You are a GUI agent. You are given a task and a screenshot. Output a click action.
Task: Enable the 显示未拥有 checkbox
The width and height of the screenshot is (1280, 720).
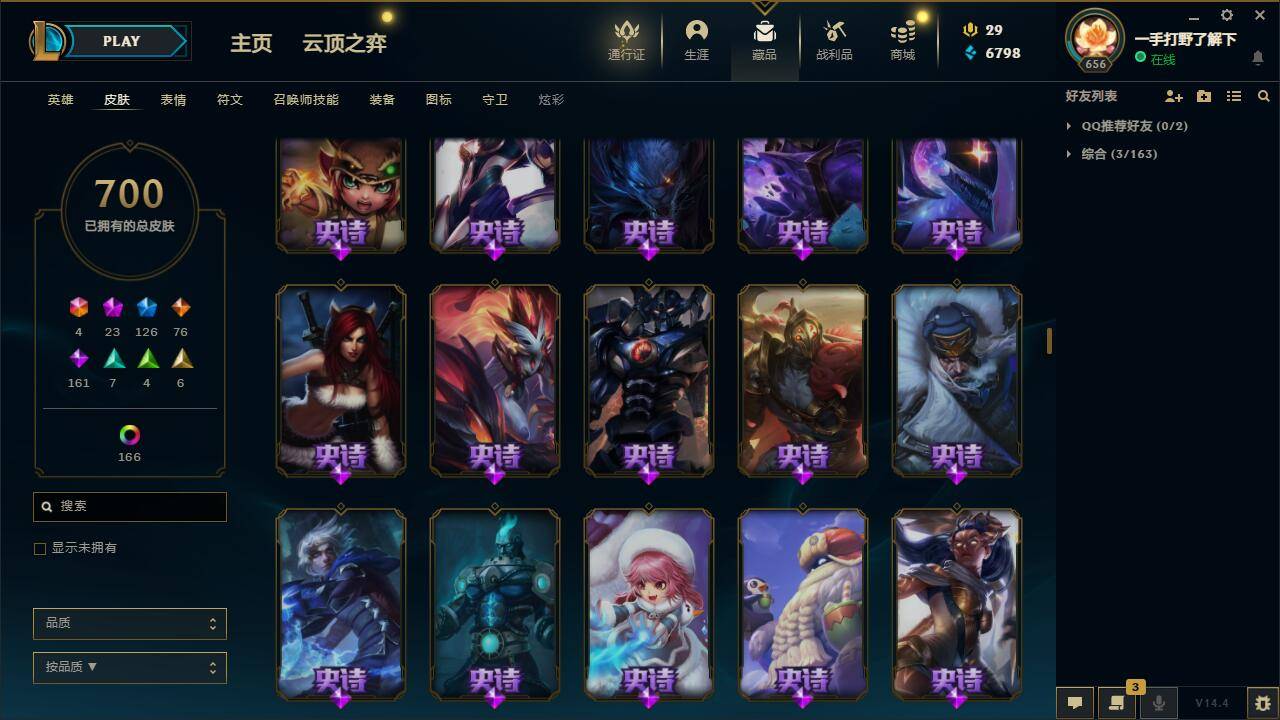pos(40,548)
